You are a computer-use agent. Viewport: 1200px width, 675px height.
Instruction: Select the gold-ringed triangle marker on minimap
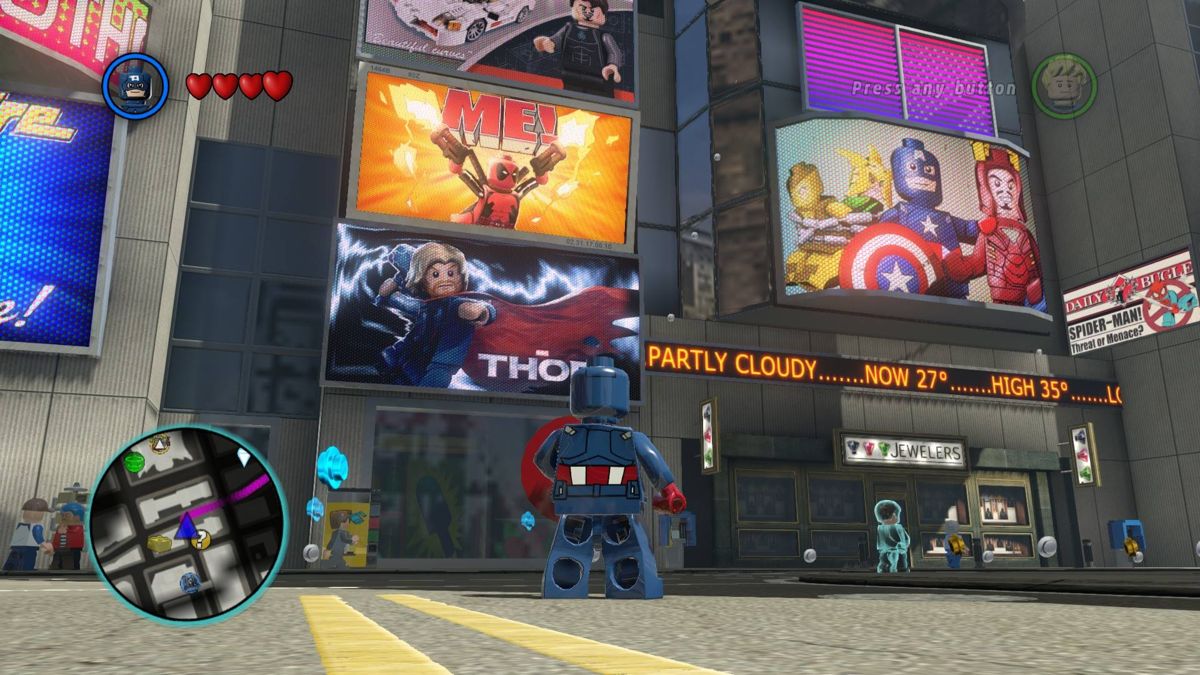[159, 444]
